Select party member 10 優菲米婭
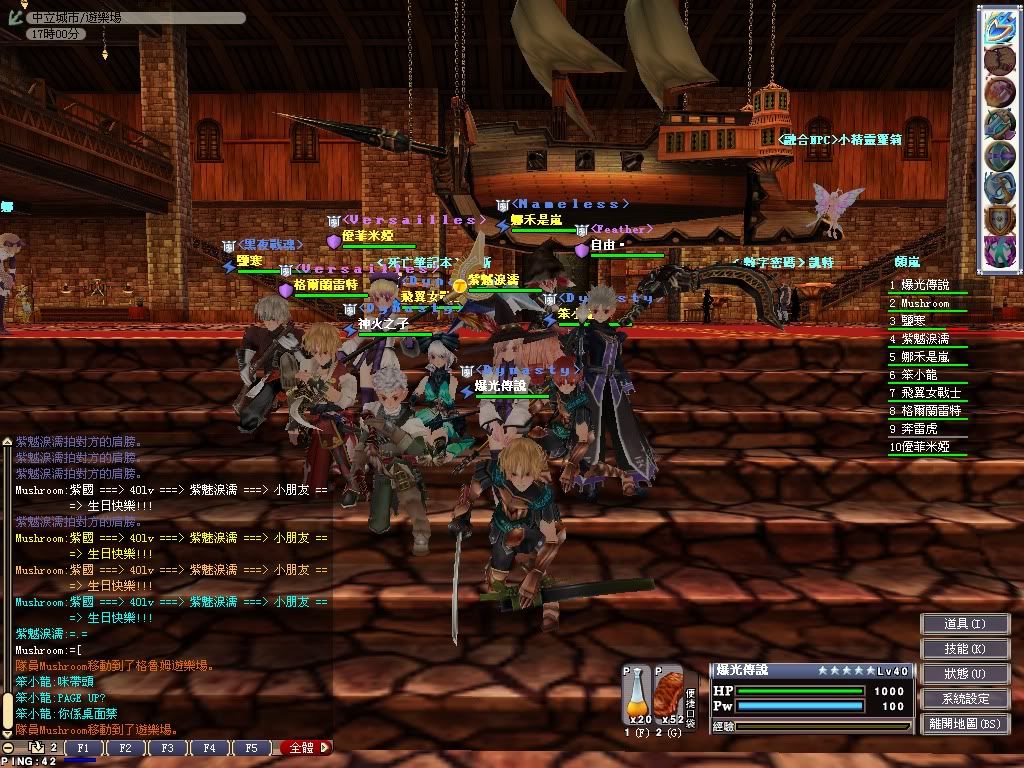 926,447
